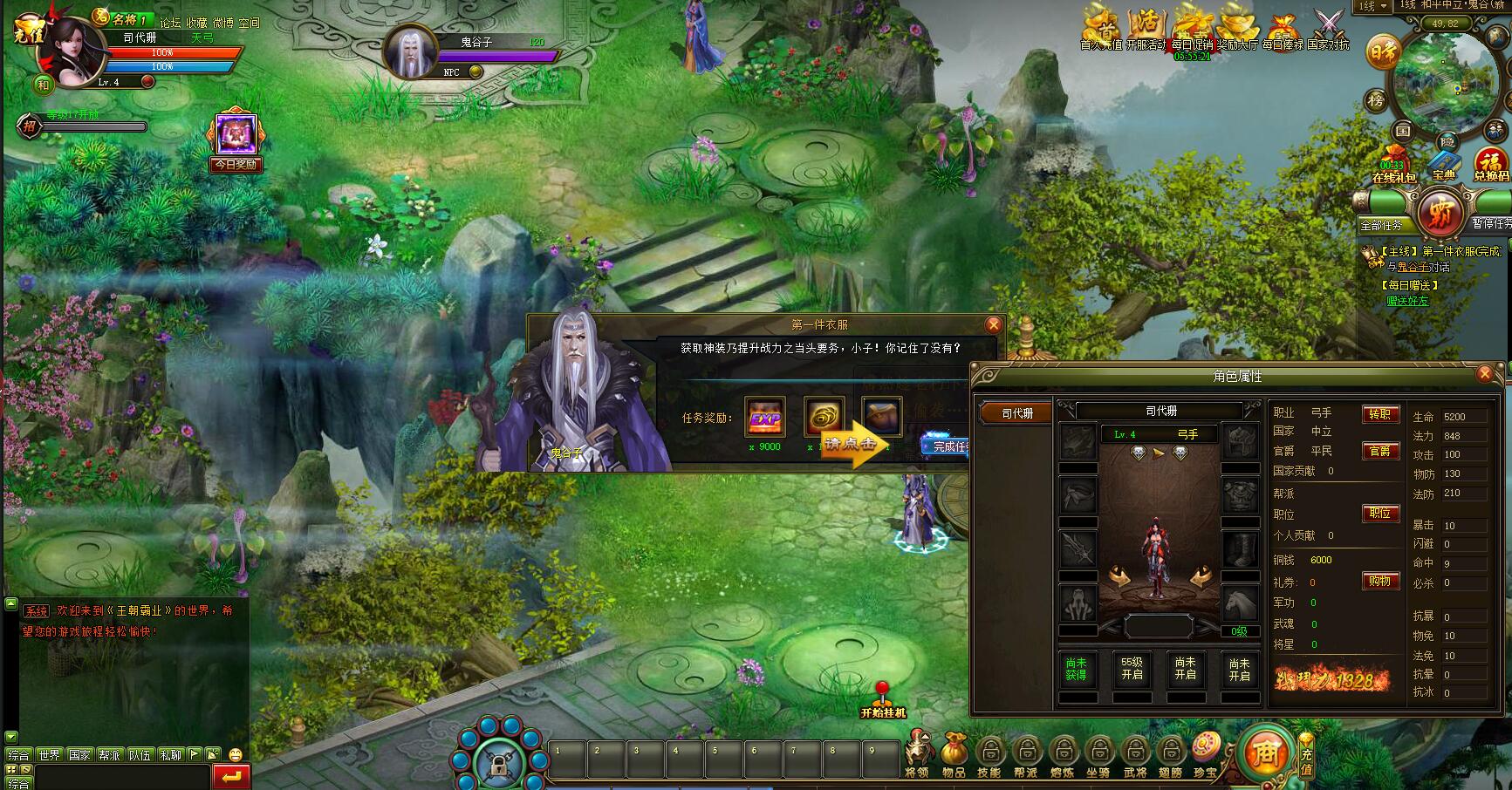The height and width of the screenshot is (790, 1512).
Task: Click the 完成任务 complete quest button
Action: [948, 446]
